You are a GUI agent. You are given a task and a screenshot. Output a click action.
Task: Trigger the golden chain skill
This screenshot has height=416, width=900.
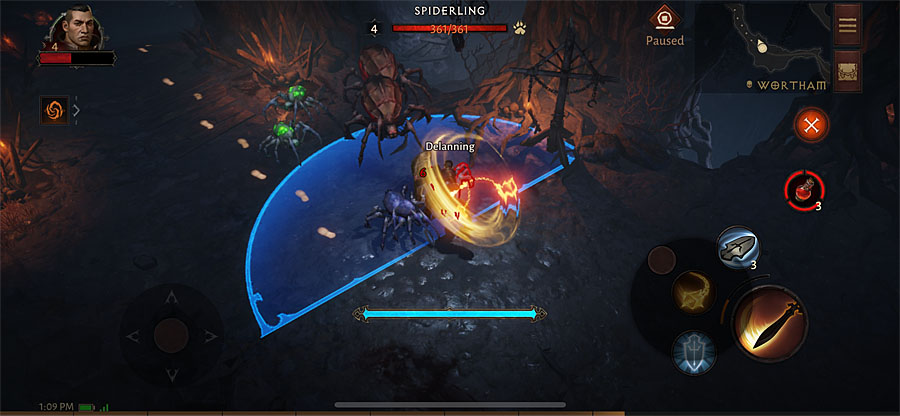pos(692,291)
